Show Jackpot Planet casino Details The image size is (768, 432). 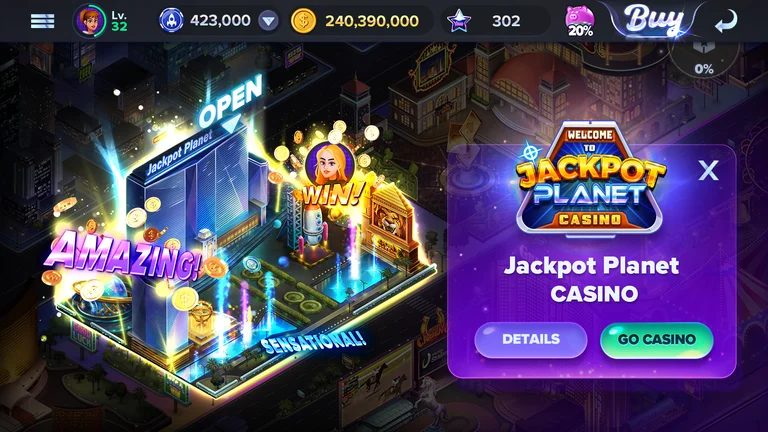(x=530, y=339)
